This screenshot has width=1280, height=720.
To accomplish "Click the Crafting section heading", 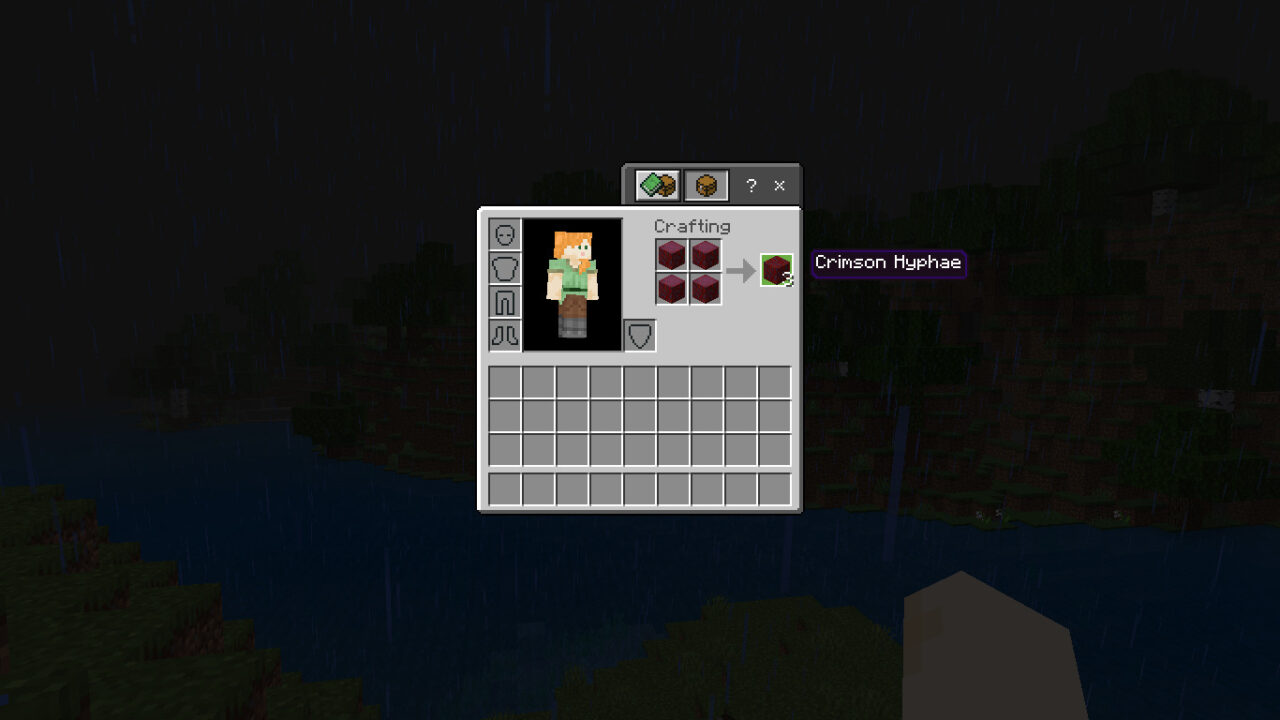I will click(x=692, y=226).
